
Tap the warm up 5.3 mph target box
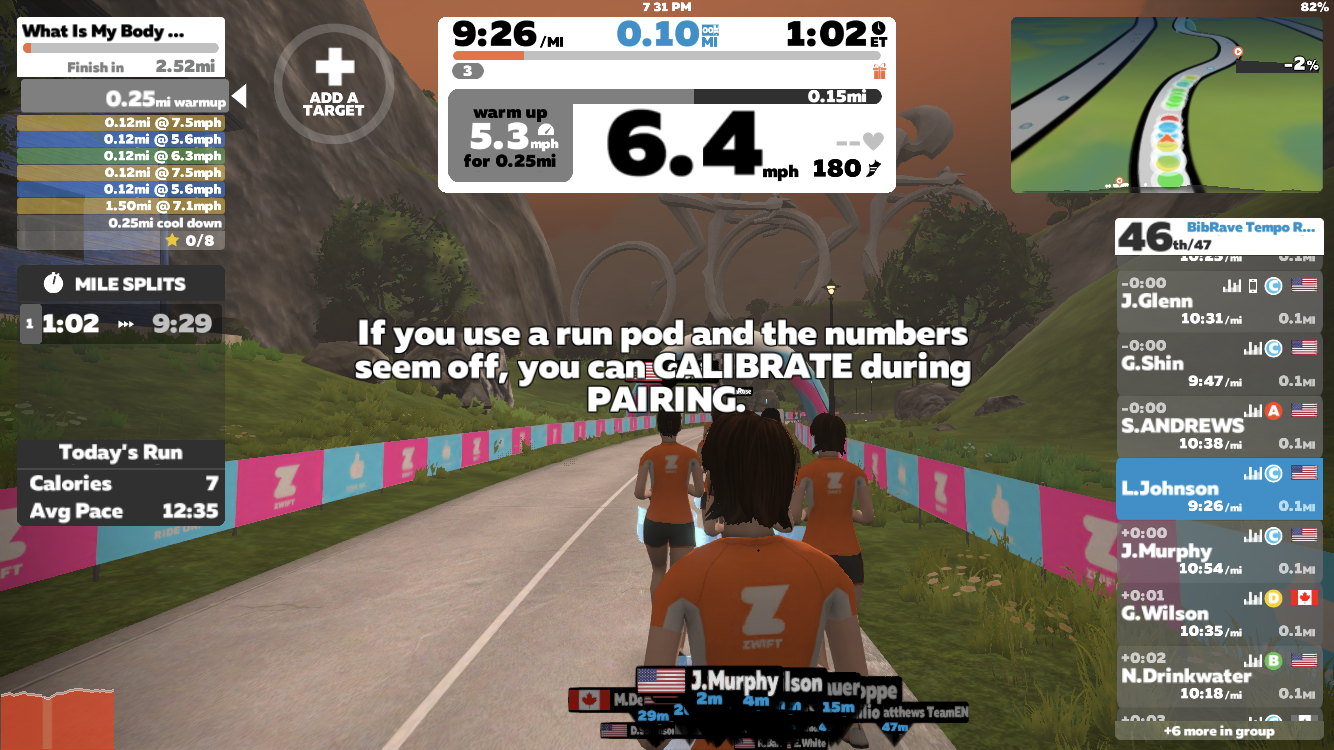coord(510,137)
